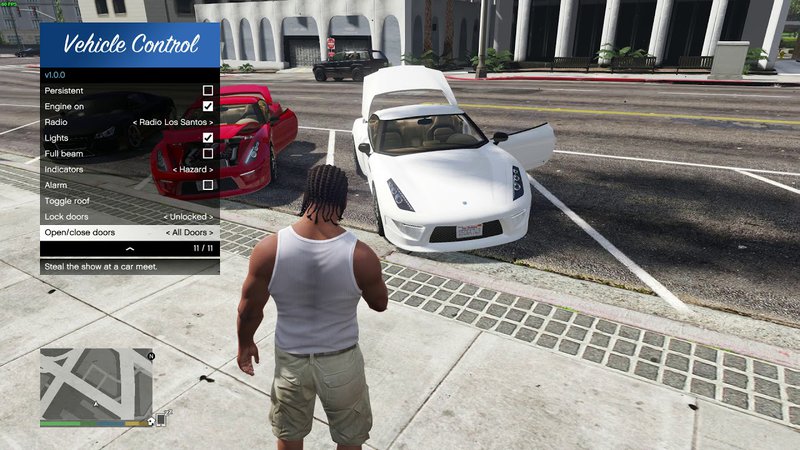Click the menu scroll arrow bar

tap(129, 248)
